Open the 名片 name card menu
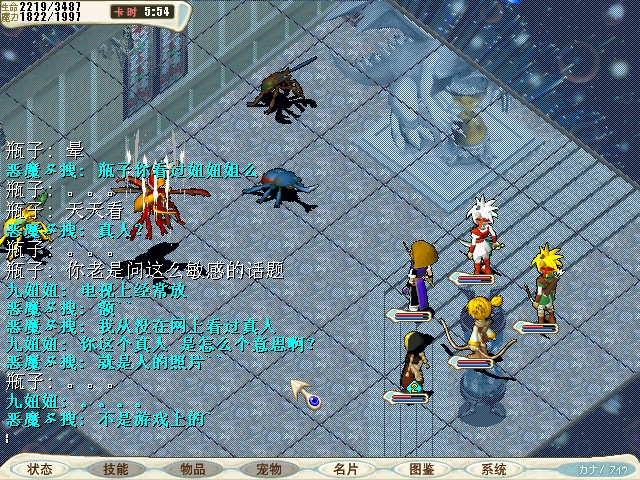The image size is (640, 480). click(x=346, y=469)
